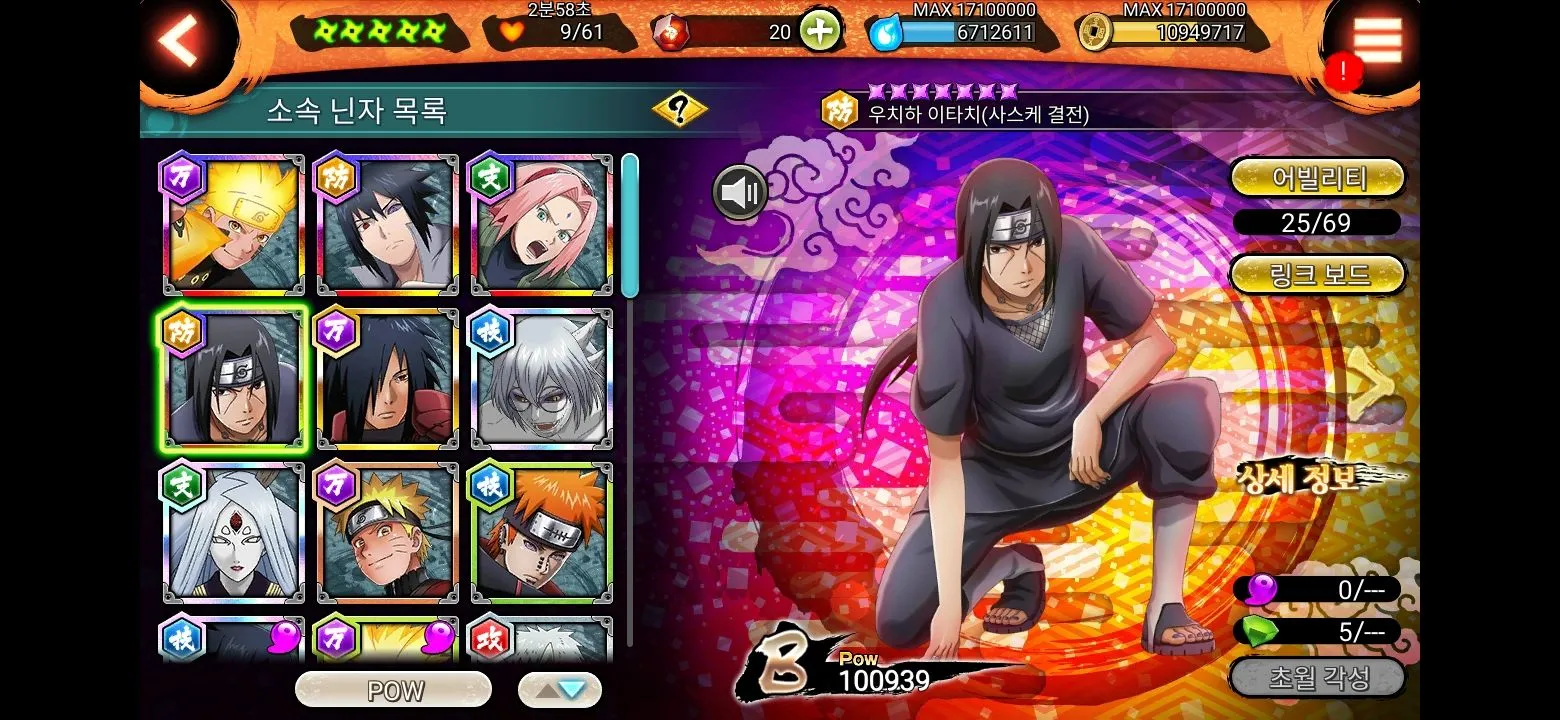Toggle the sort order arrows button
The image size is (1560, 720).
click(x=560, y=690)
